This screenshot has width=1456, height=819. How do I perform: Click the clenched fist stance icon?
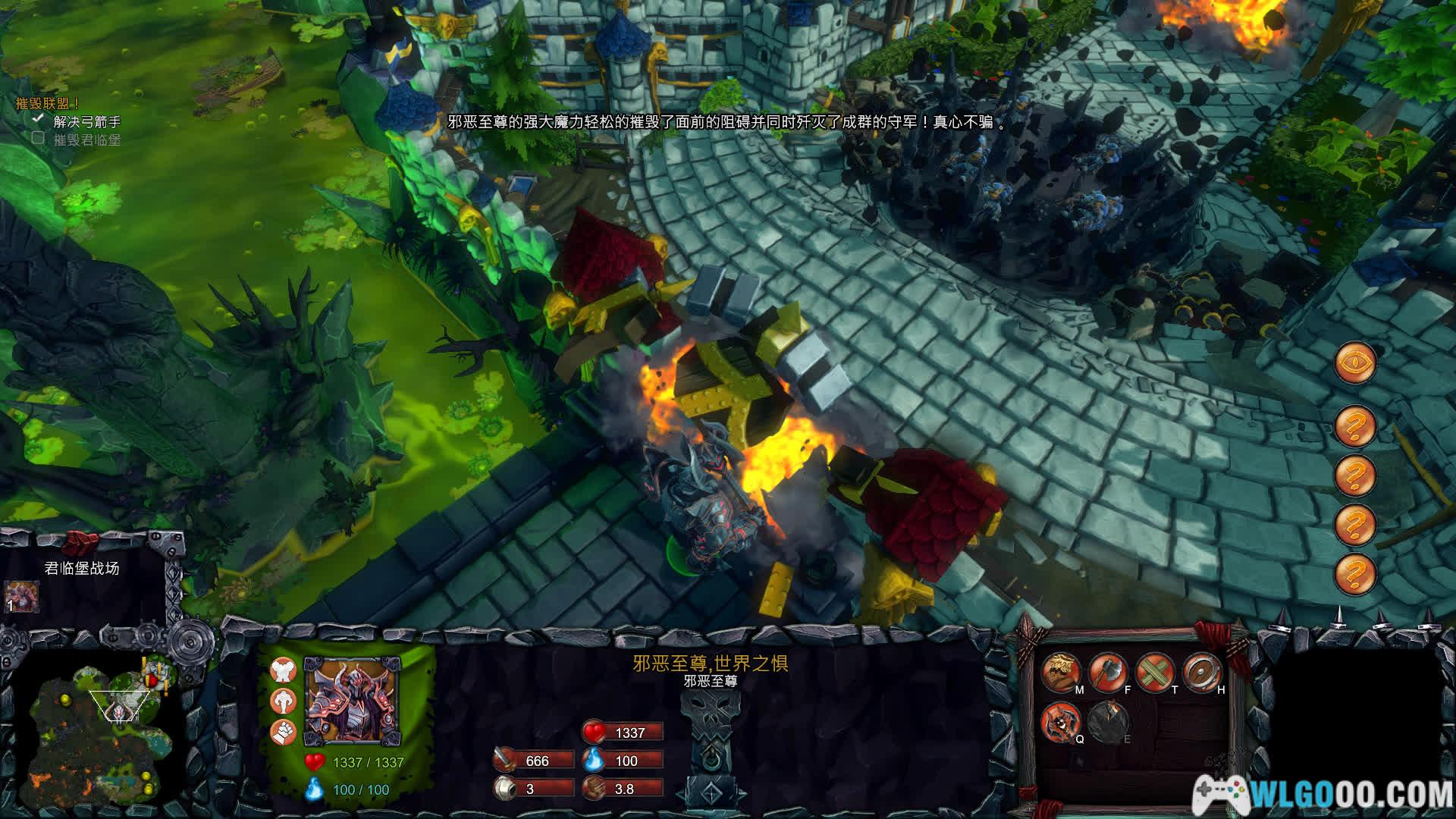click(283, 732)
